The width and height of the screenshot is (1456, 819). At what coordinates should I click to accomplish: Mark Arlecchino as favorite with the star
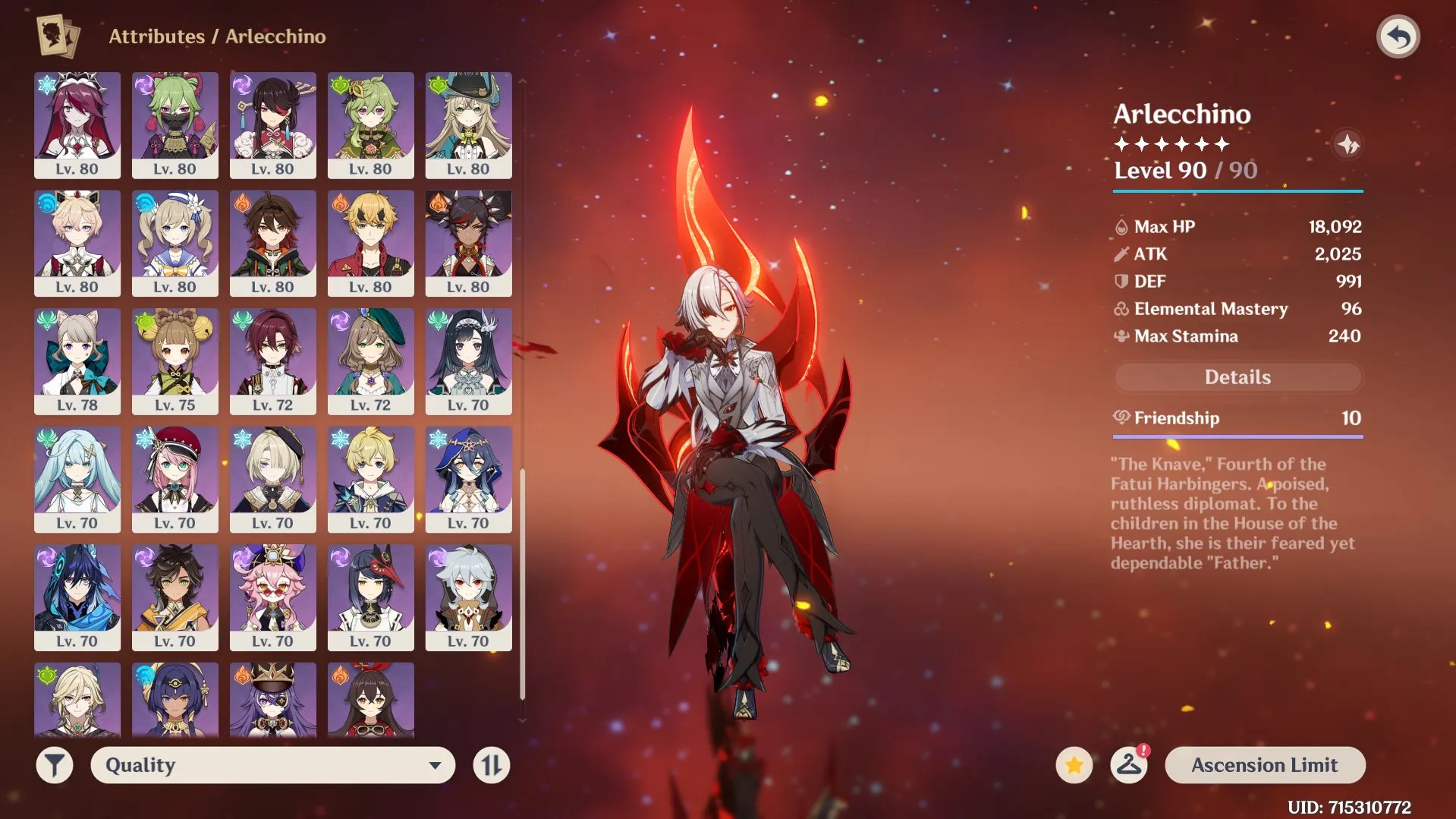tap(1072, 764)
